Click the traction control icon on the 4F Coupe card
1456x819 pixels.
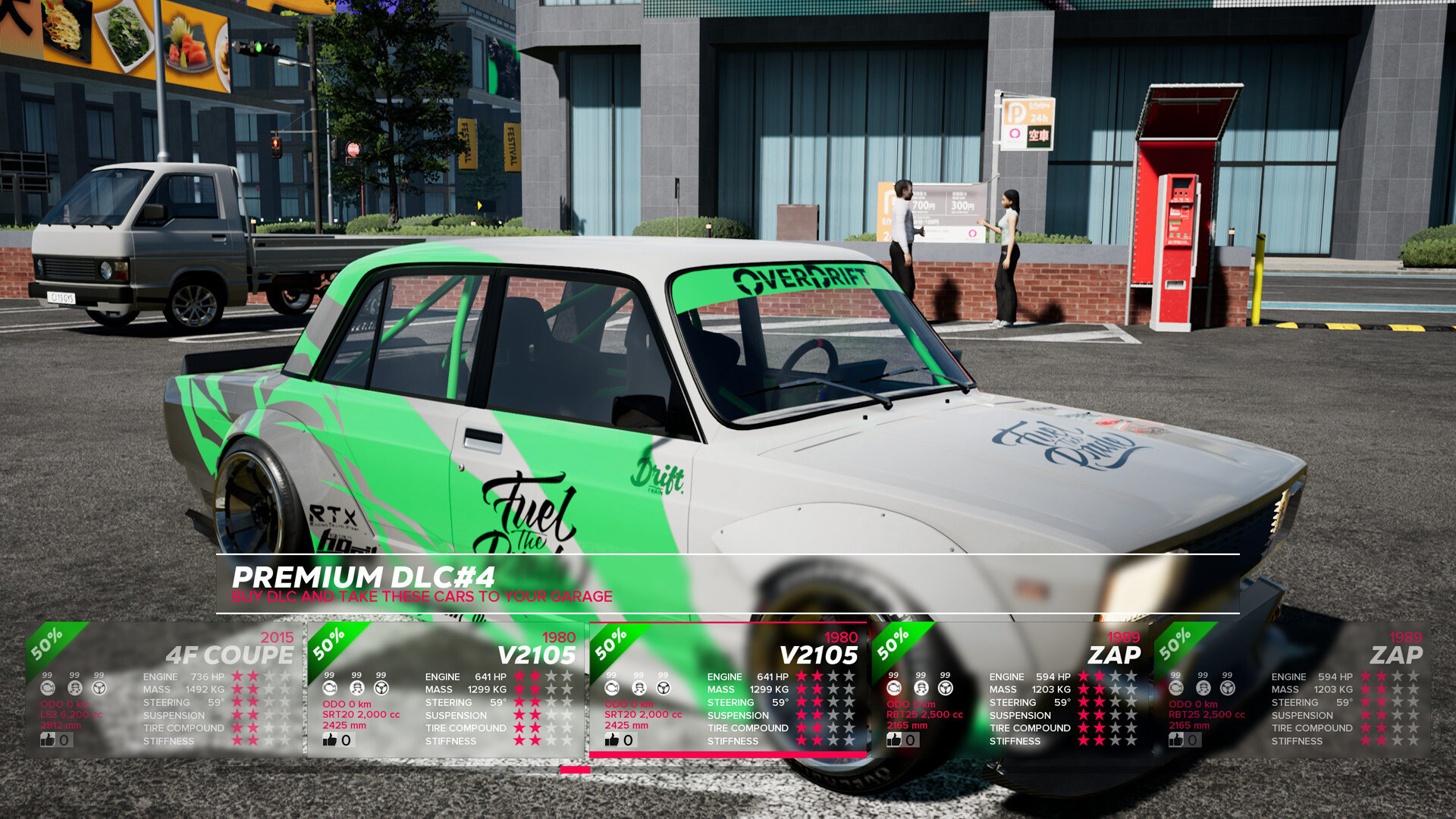[74, 688]
